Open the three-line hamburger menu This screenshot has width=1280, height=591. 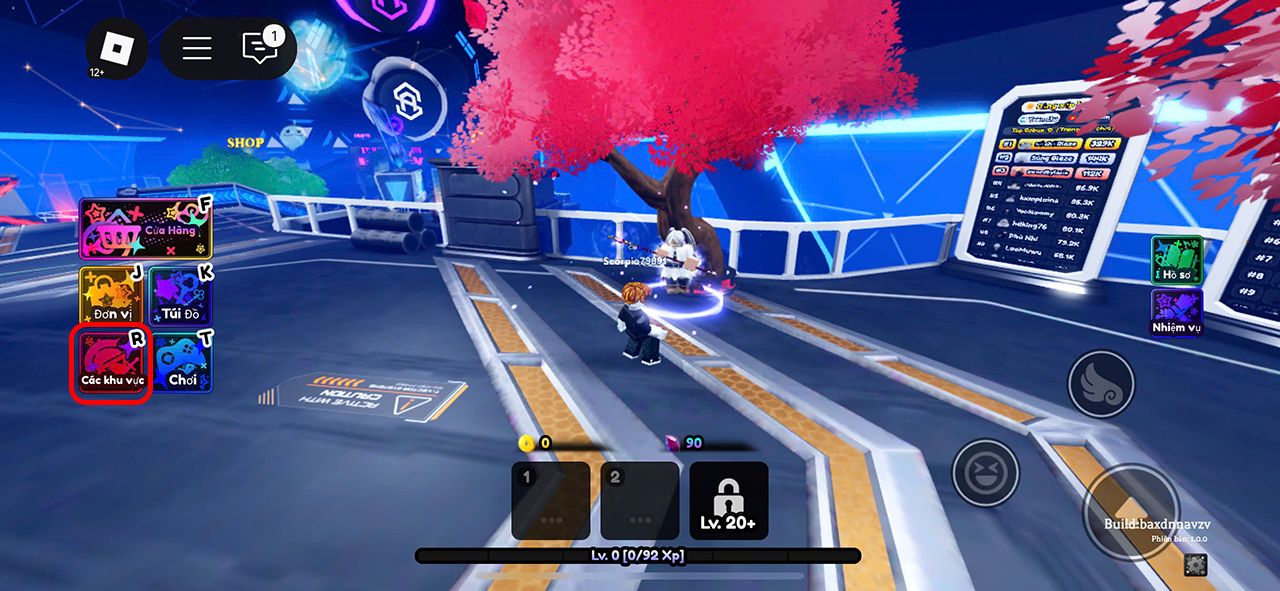pyautogui.click(x=197, y=48)
